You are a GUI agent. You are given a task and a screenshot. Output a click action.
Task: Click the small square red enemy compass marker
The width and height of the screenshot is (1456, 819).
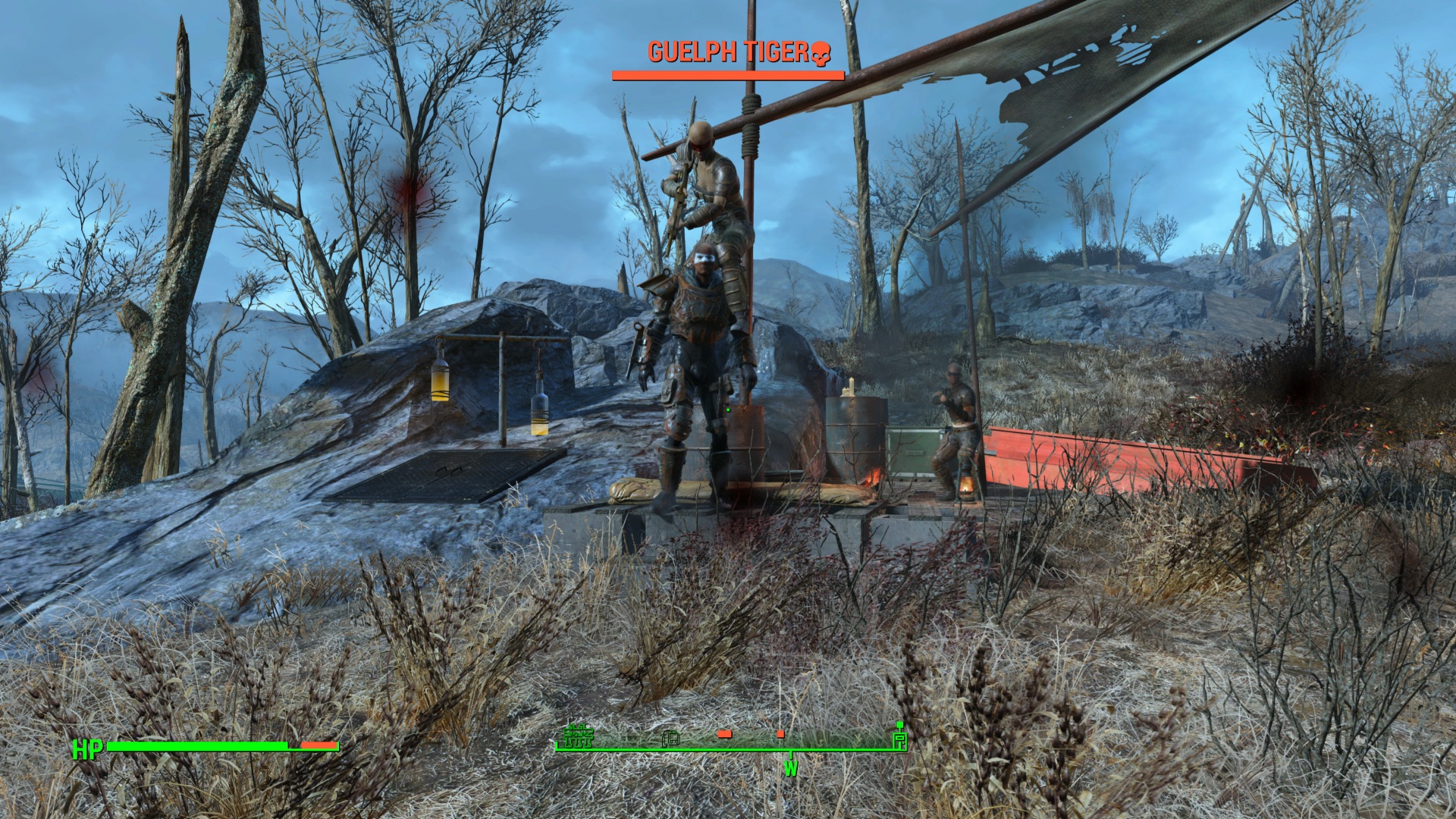click(780, 734)
